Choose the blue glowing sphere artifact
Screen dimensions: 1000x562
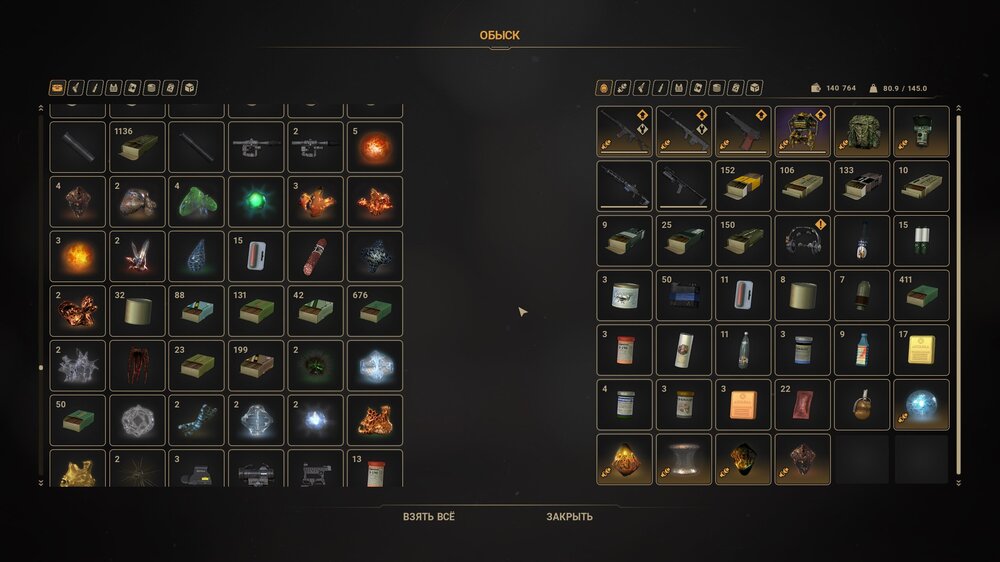pyautogui.click(x=921, y=404)
